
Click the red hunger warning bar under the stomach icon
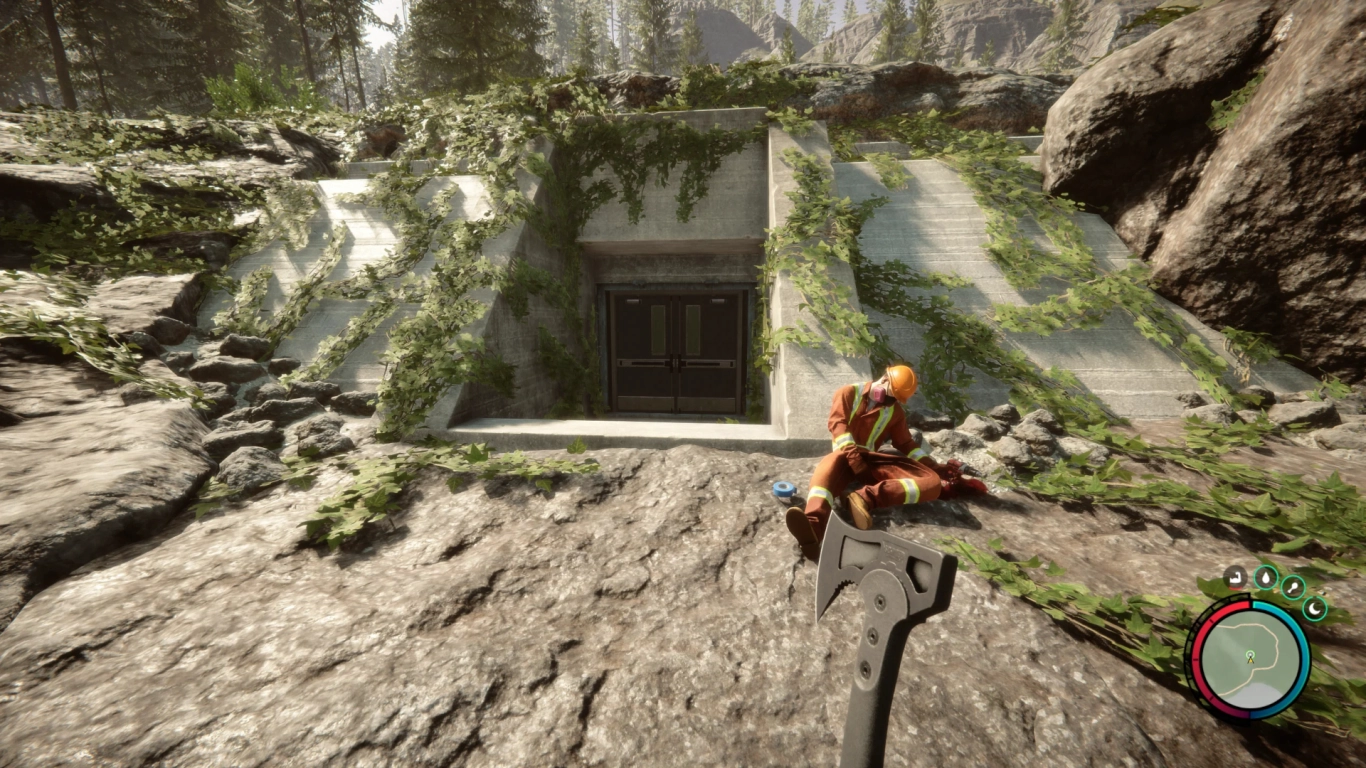(x=1234, y=589)
